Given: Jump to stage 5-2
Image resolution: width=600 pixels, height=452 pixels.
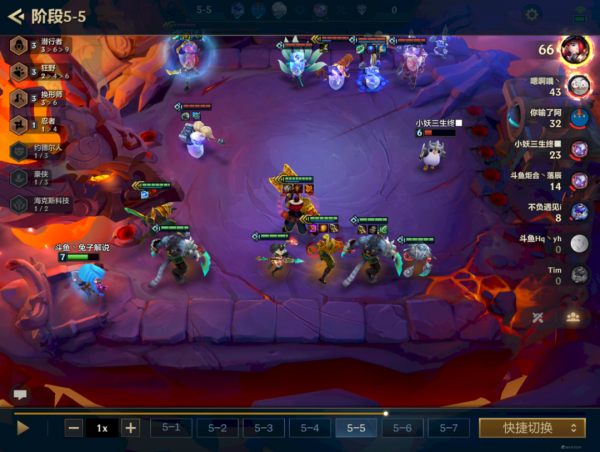Looking at the screenshot, I should pyautogui.click(x=217, y=427).
